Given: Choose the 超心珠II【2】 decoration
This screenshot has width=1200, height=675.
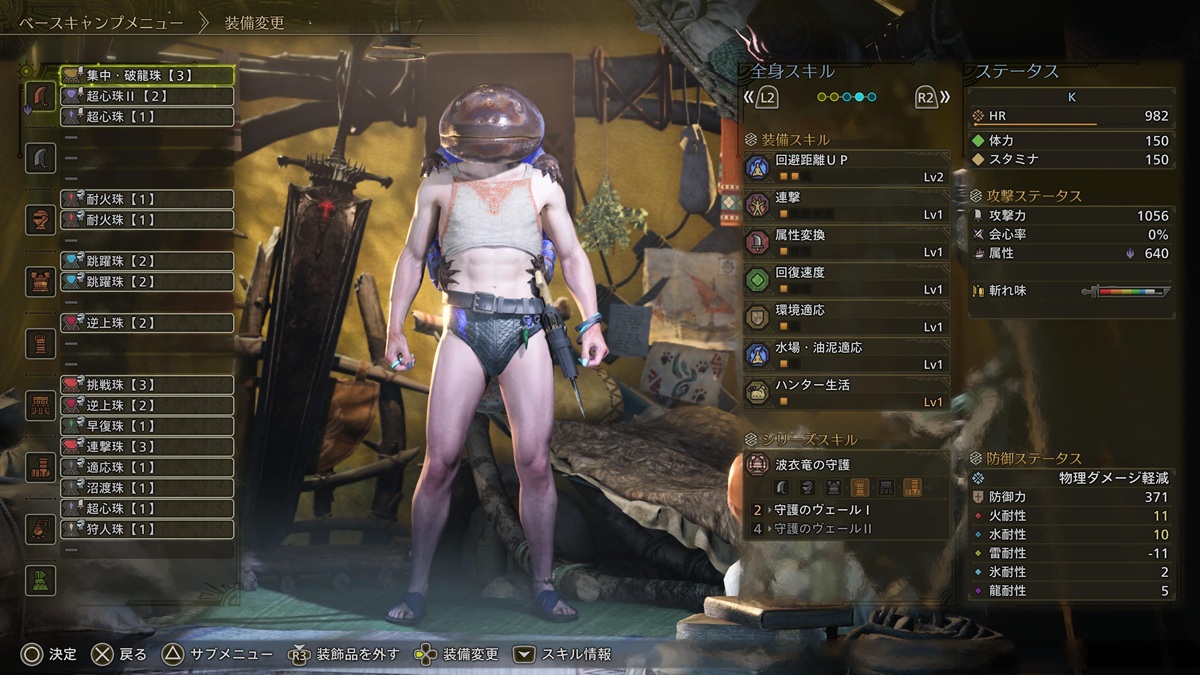Looking at the screenshot, I should 147,96.
